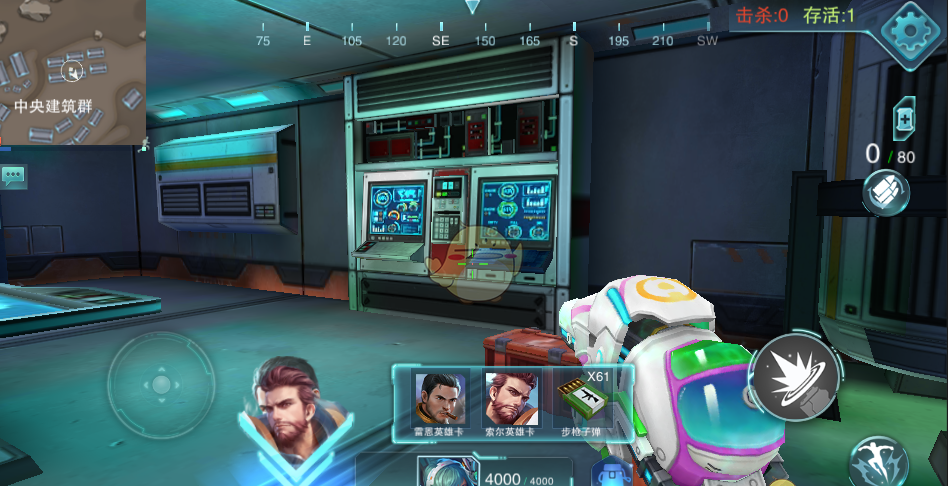Tap the minimap of 中央建筑群

[x=72, y=72]
